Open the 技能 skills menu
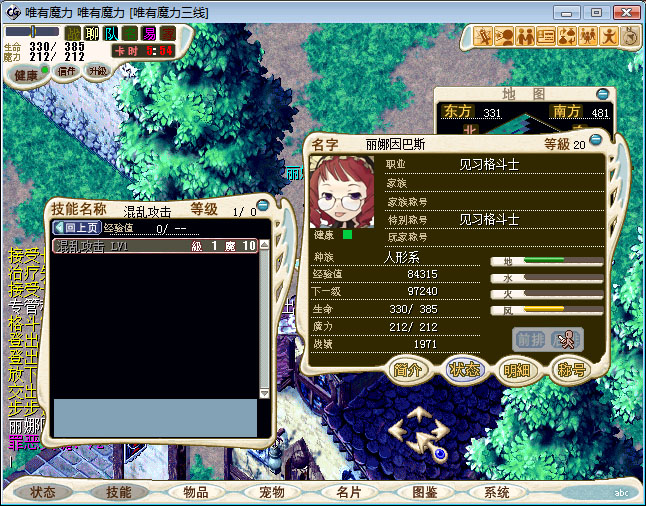This screenshot has height=506, width=646. coord(118,492)
